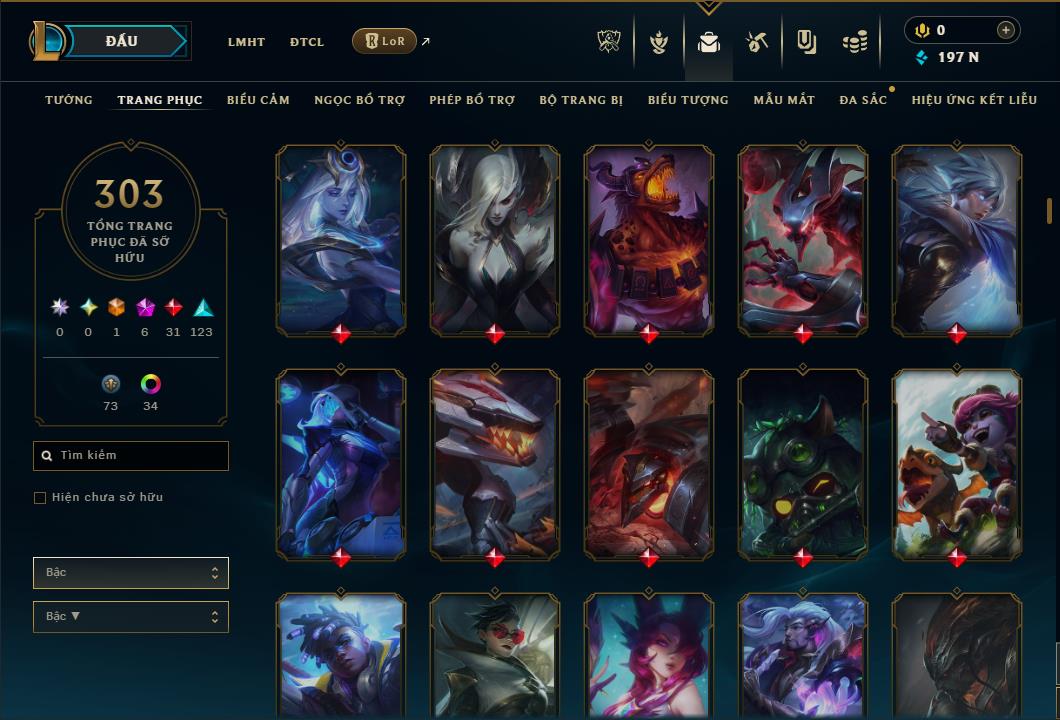Open the NGỌC BỔ TRỢ tab
1060x720 pixels.
pyautogui.click(x=359, y=100)
